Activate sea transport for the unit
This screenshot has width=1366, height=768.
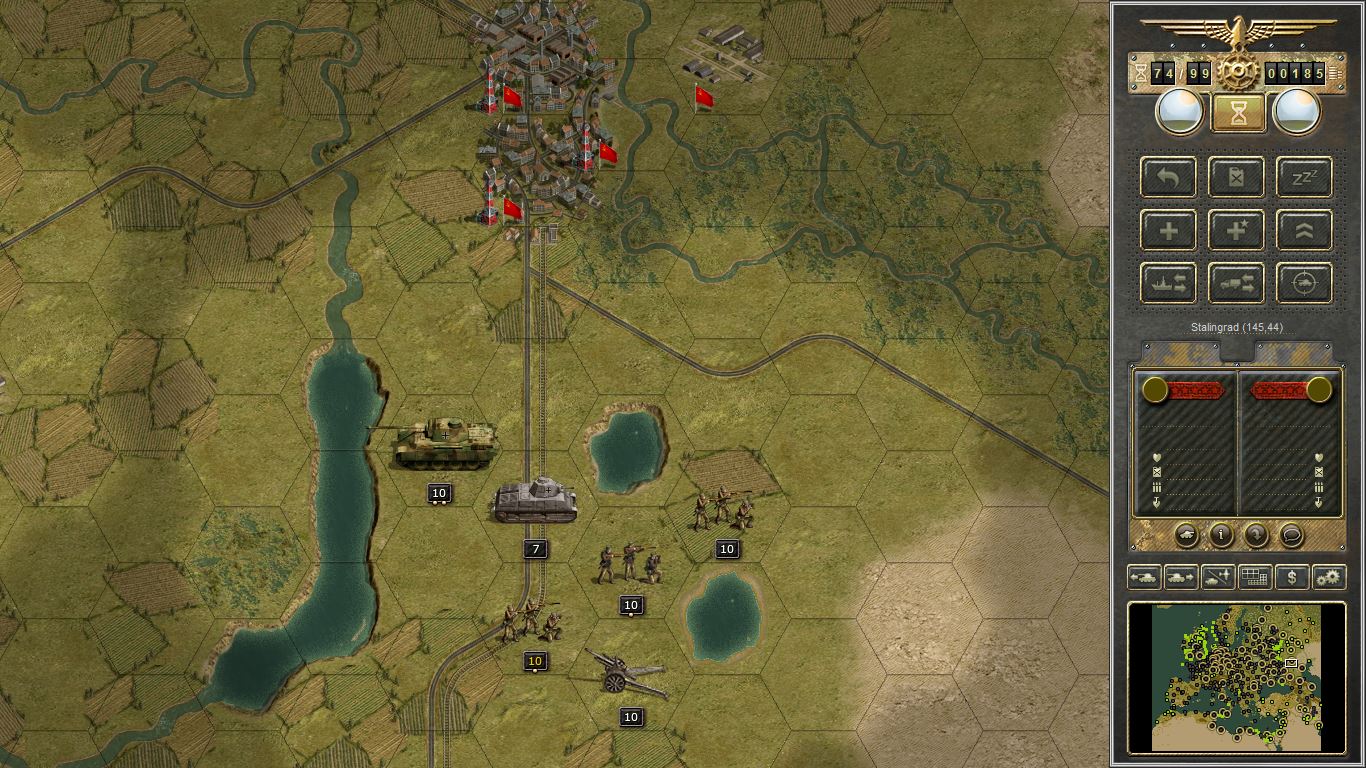tap(1168, 283)
